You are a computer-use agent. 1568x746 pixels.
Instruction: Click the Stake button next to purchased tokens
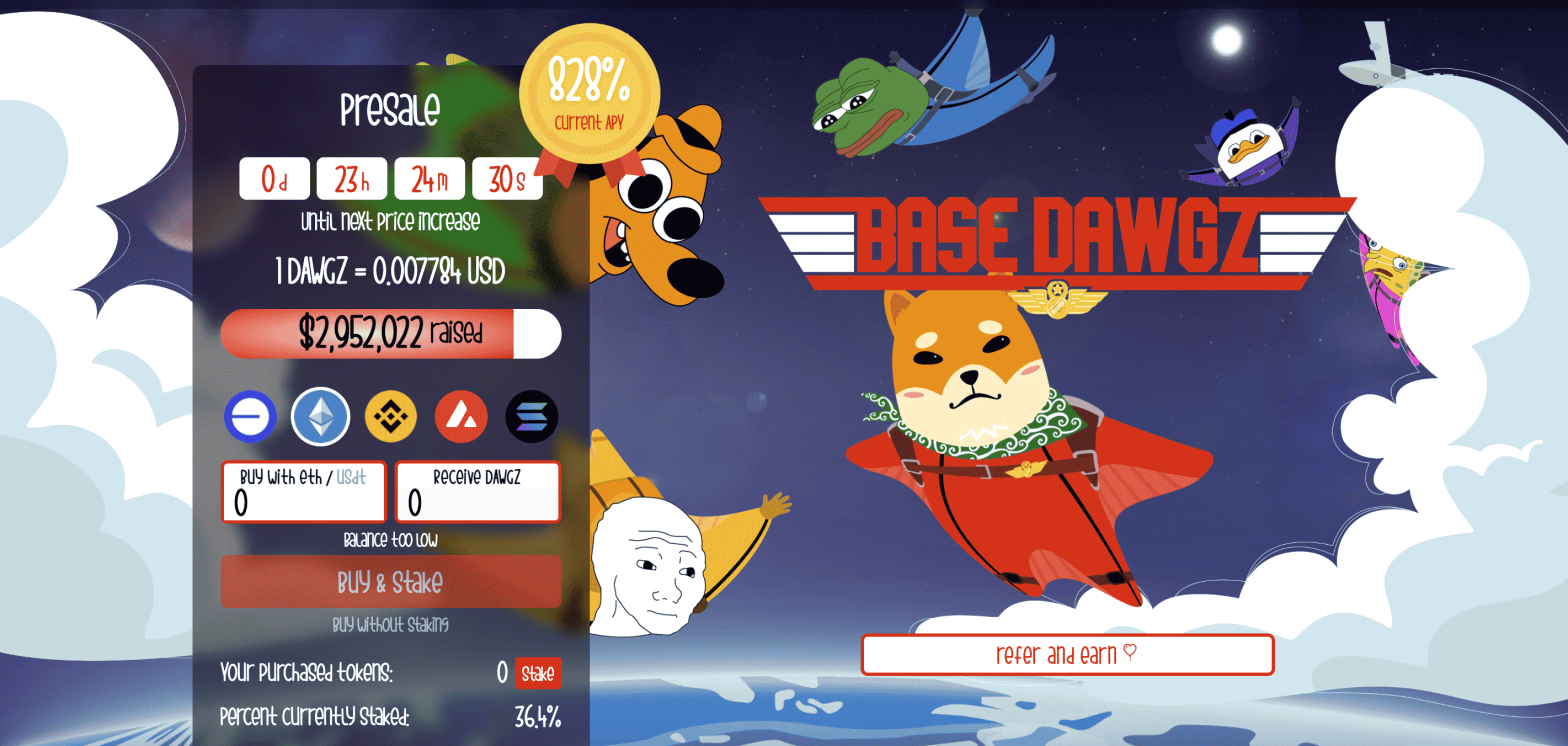538,674
